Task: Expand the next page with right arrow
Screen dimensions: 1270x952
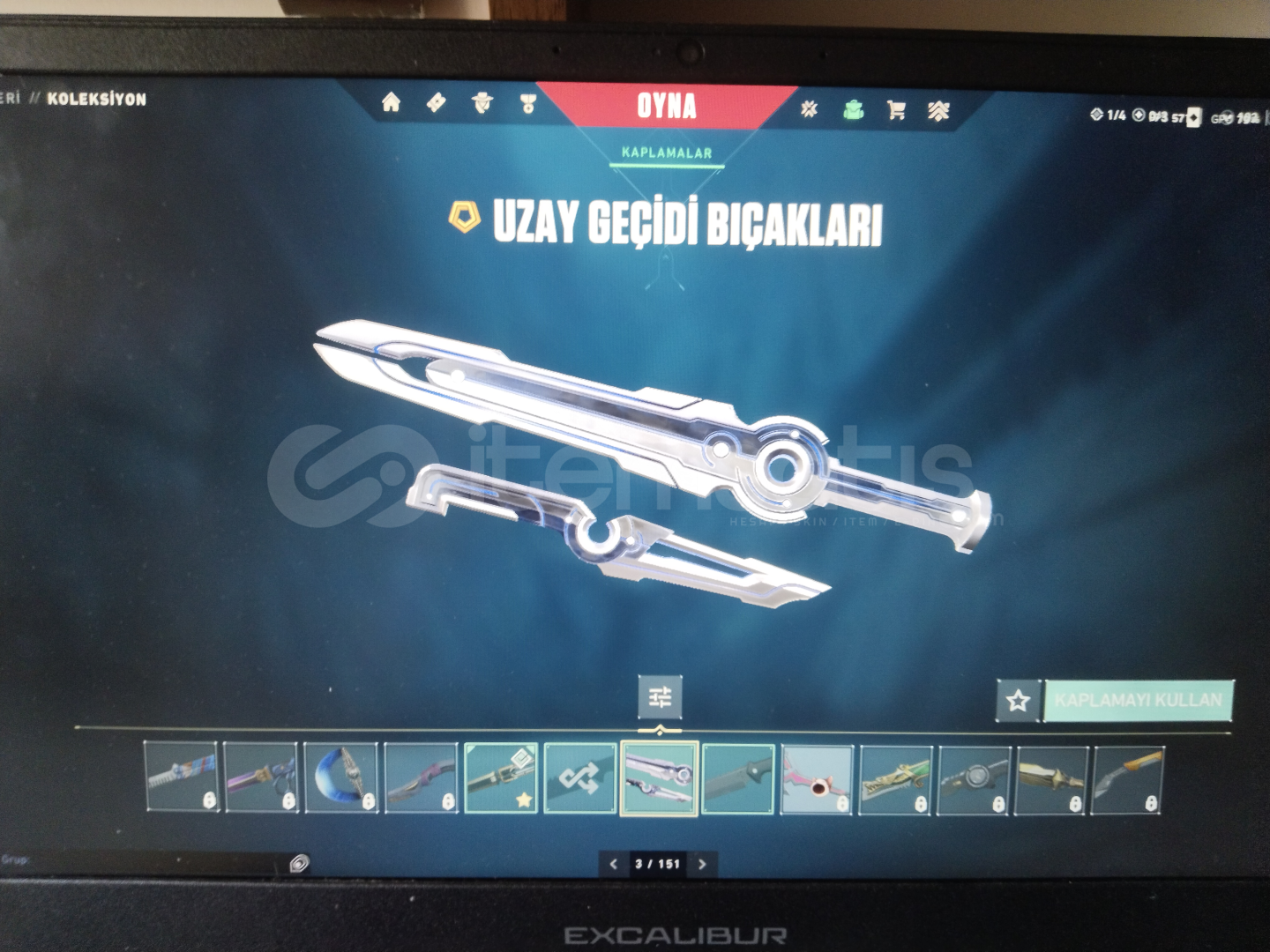Action: coord(701,865)
